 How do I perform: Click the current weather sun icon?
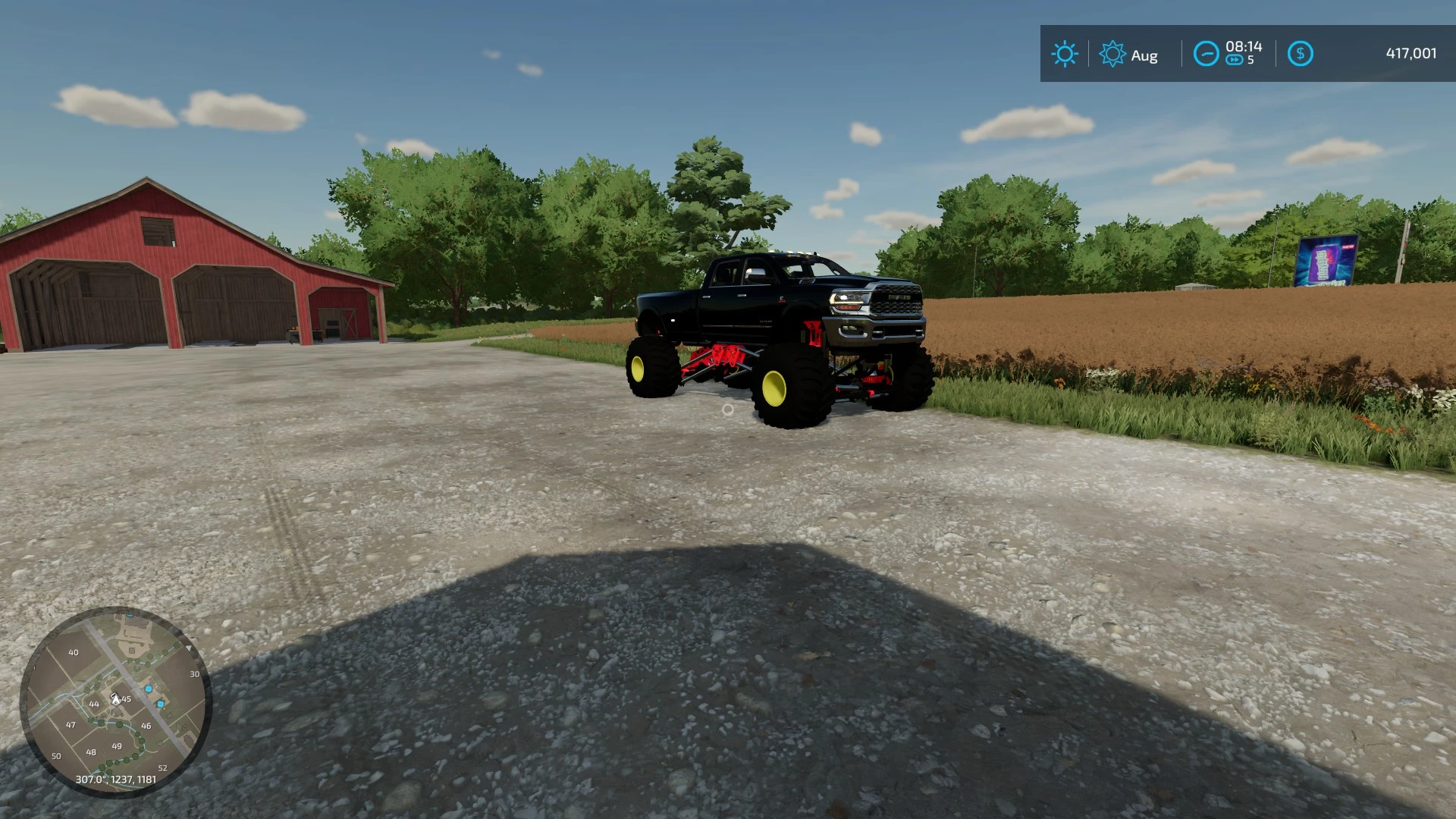click(1065, 54)
